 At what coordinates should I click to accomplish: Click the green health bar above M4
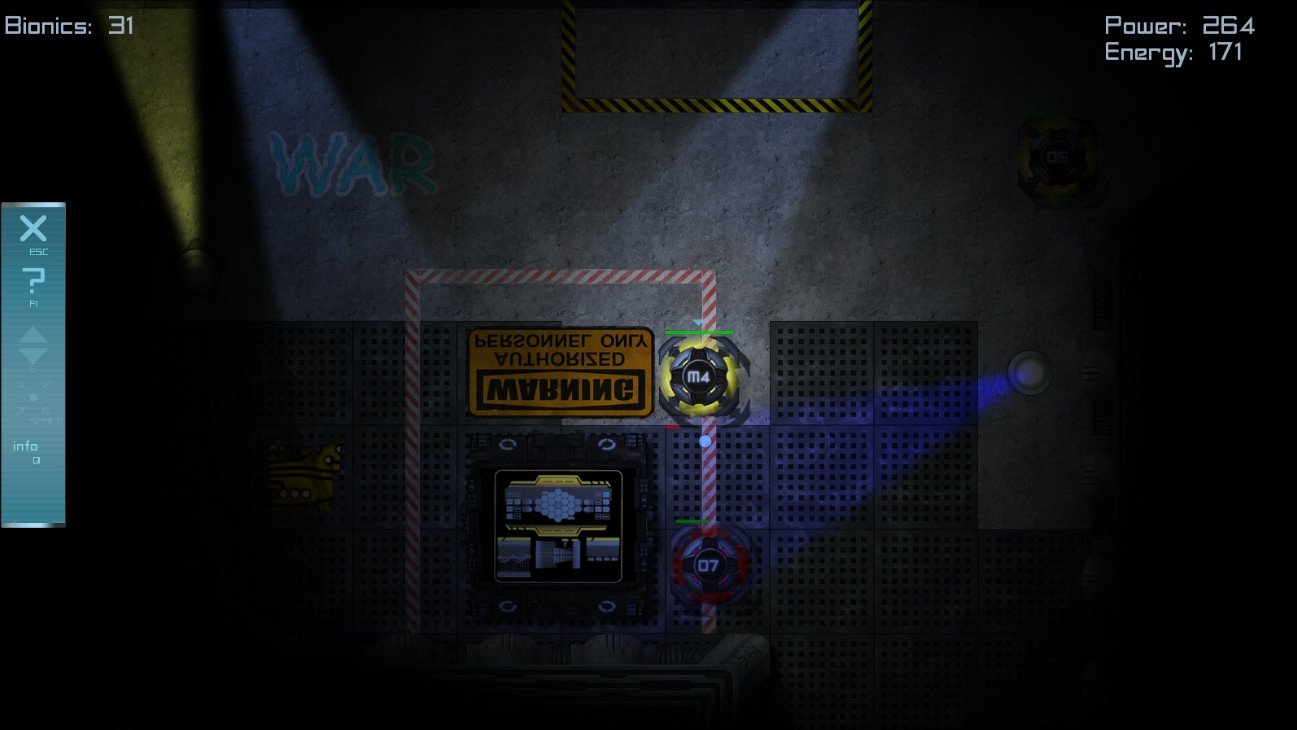(x=699, y=330)
